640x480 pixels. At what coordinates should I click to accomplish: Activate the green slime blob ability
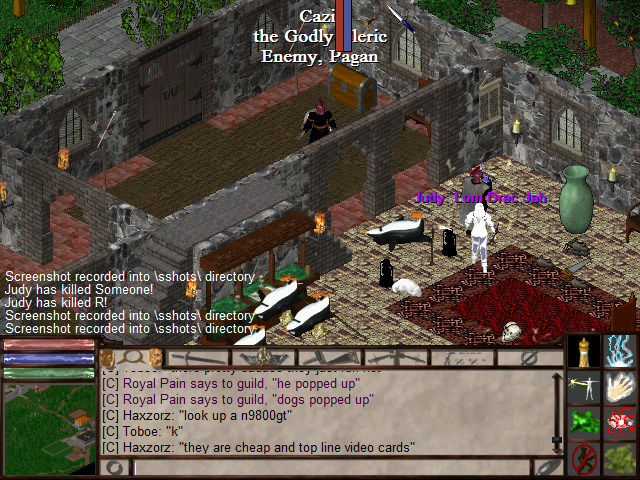[x=584, y=423]
